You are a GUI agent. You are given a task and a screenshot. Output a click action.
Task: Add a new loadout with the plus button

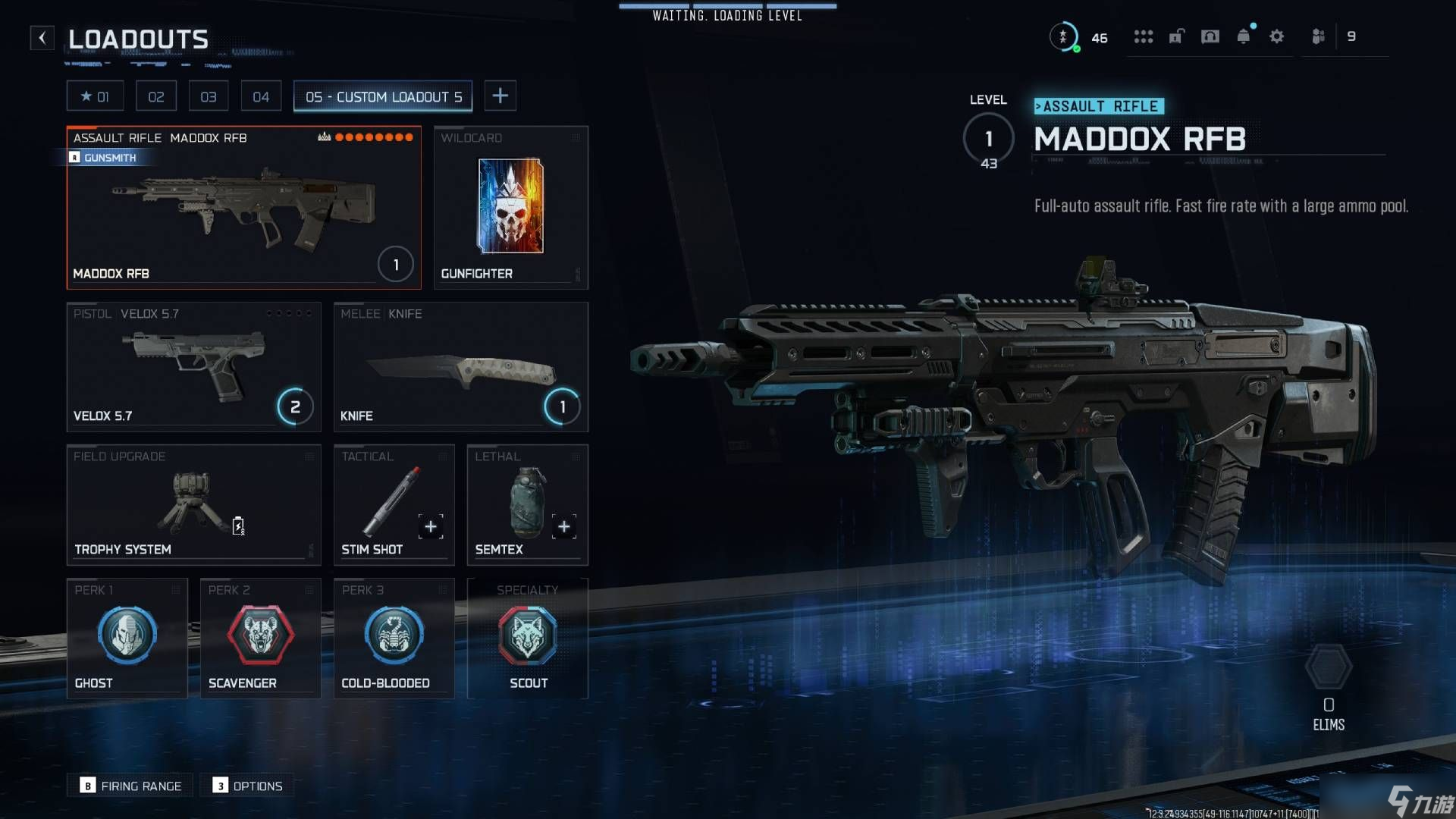pos(500,96)
